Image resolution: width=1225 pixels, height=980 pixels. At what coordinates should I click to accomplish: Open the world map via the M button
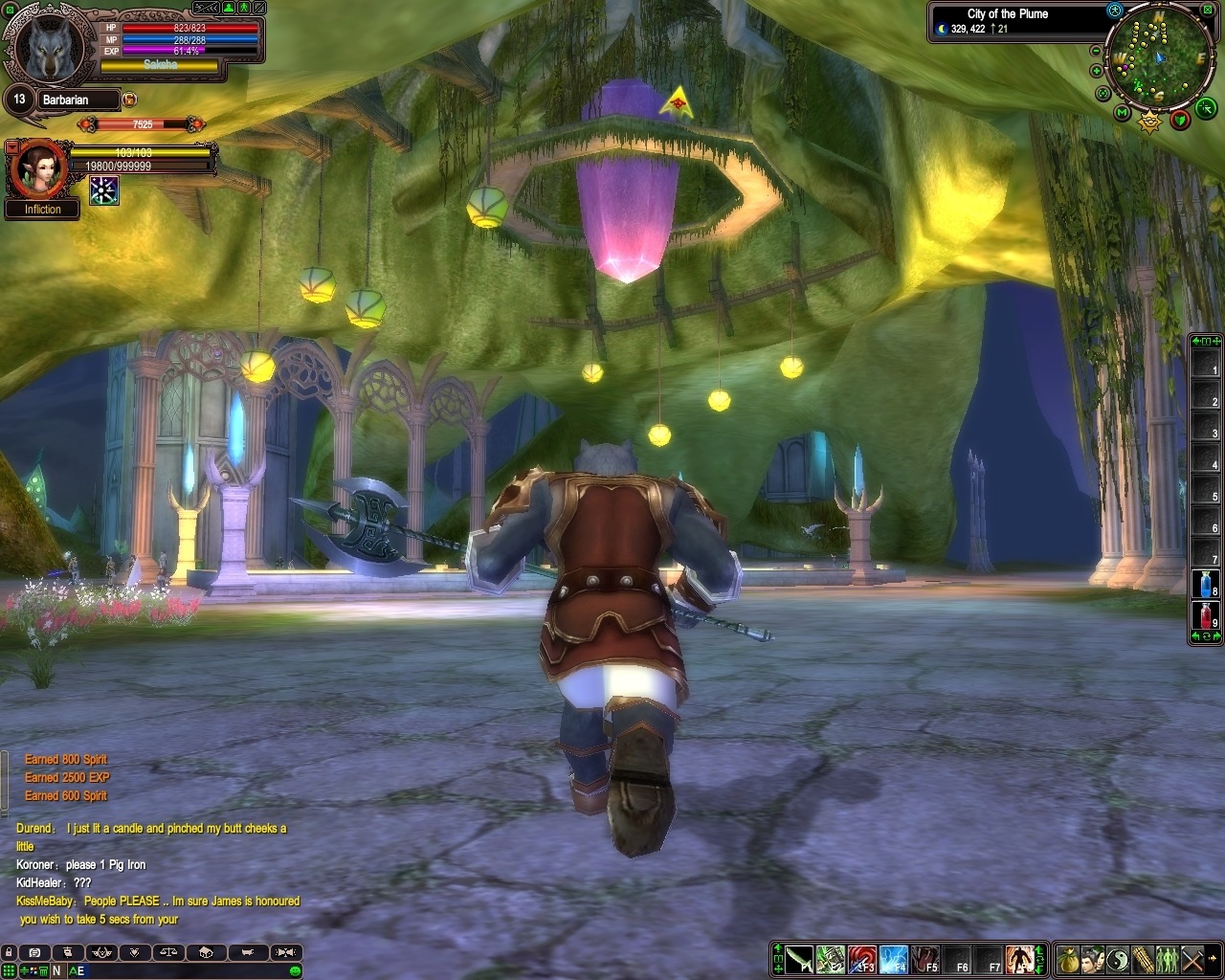(1122, 113)
